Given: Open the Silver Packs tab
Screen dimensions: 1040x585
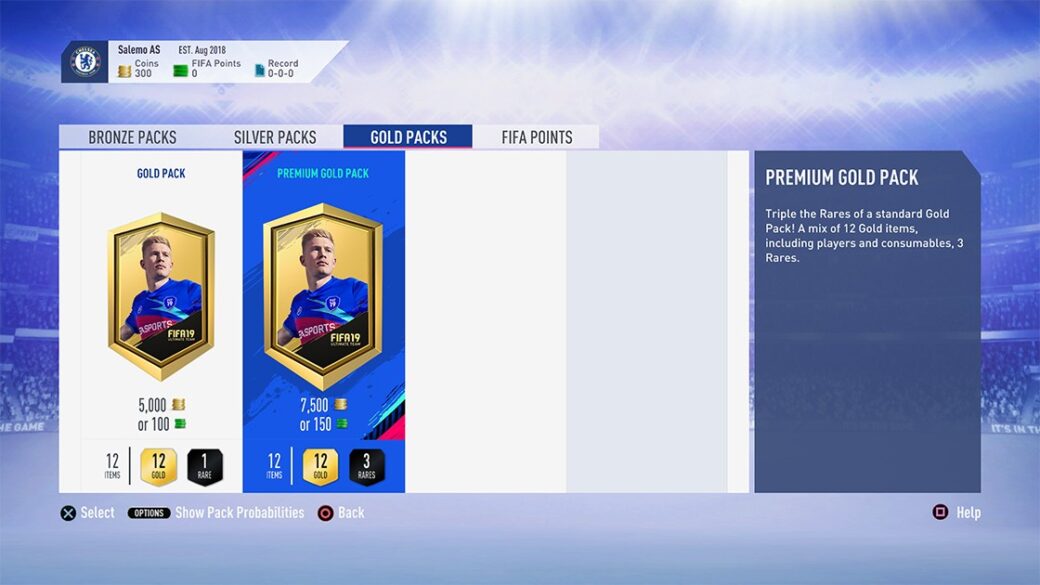Looking at the screenshot, I should [274, 137].
